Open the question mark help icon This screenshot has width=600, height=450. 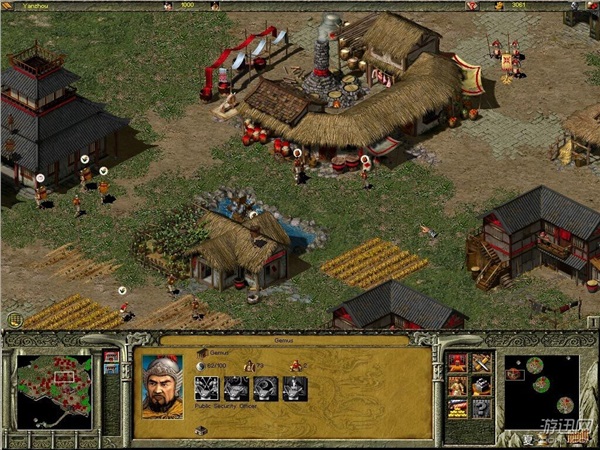(480, 408)
